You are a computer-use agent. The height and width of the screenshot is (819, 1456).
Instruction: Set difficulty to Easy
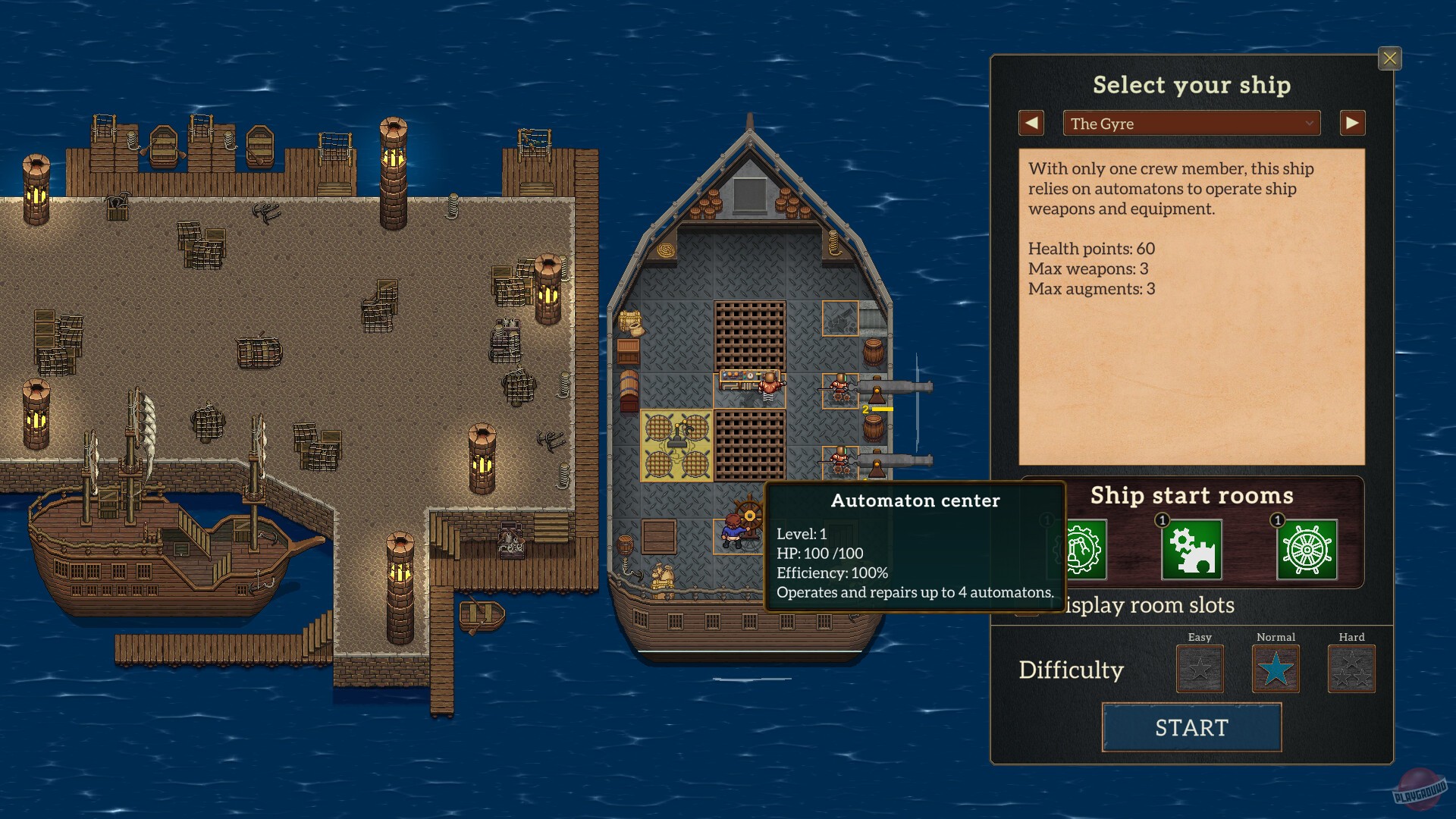tap(1200, 670)
